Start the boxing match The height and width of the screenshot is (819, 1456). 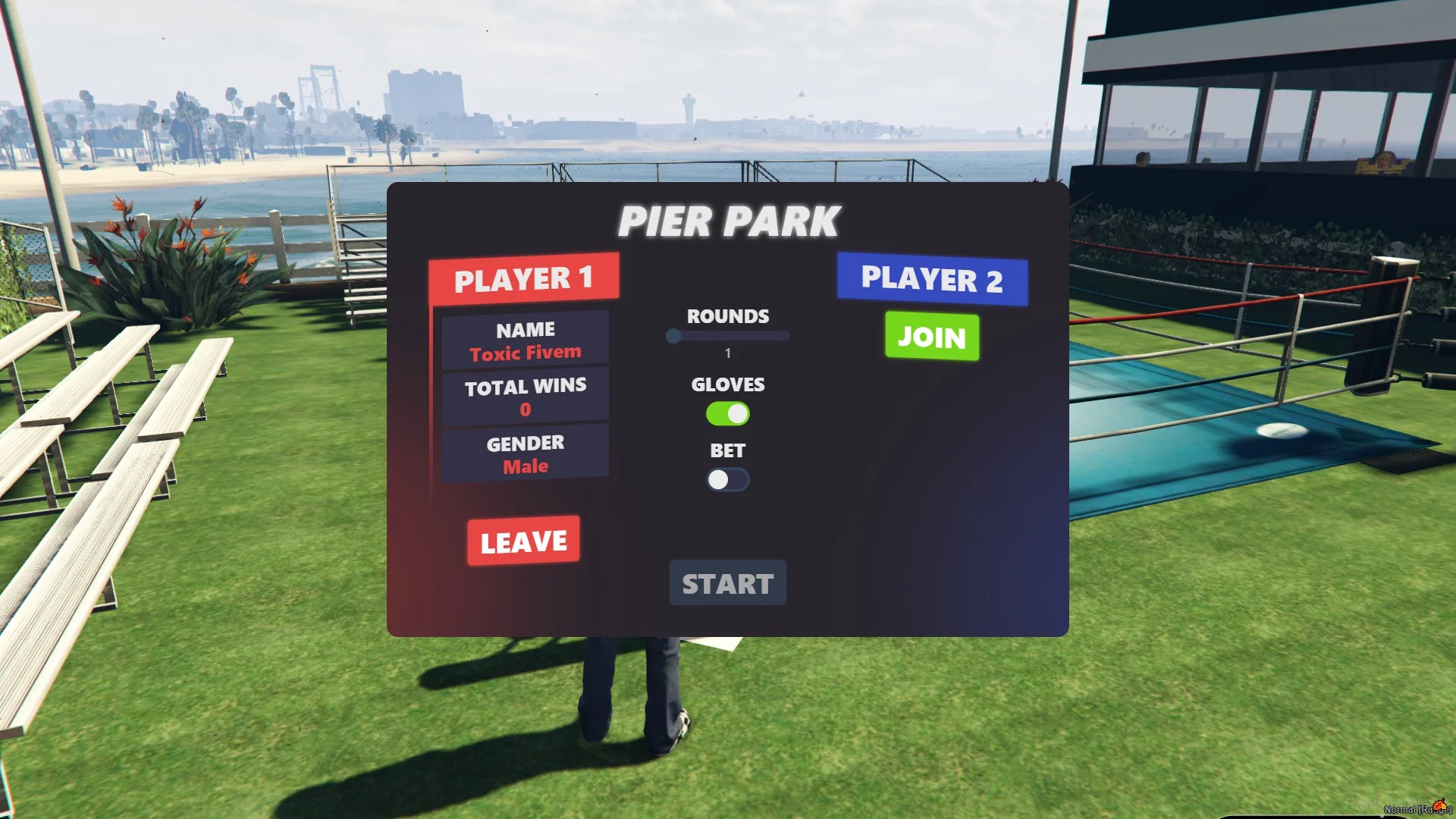click(727, 583)
